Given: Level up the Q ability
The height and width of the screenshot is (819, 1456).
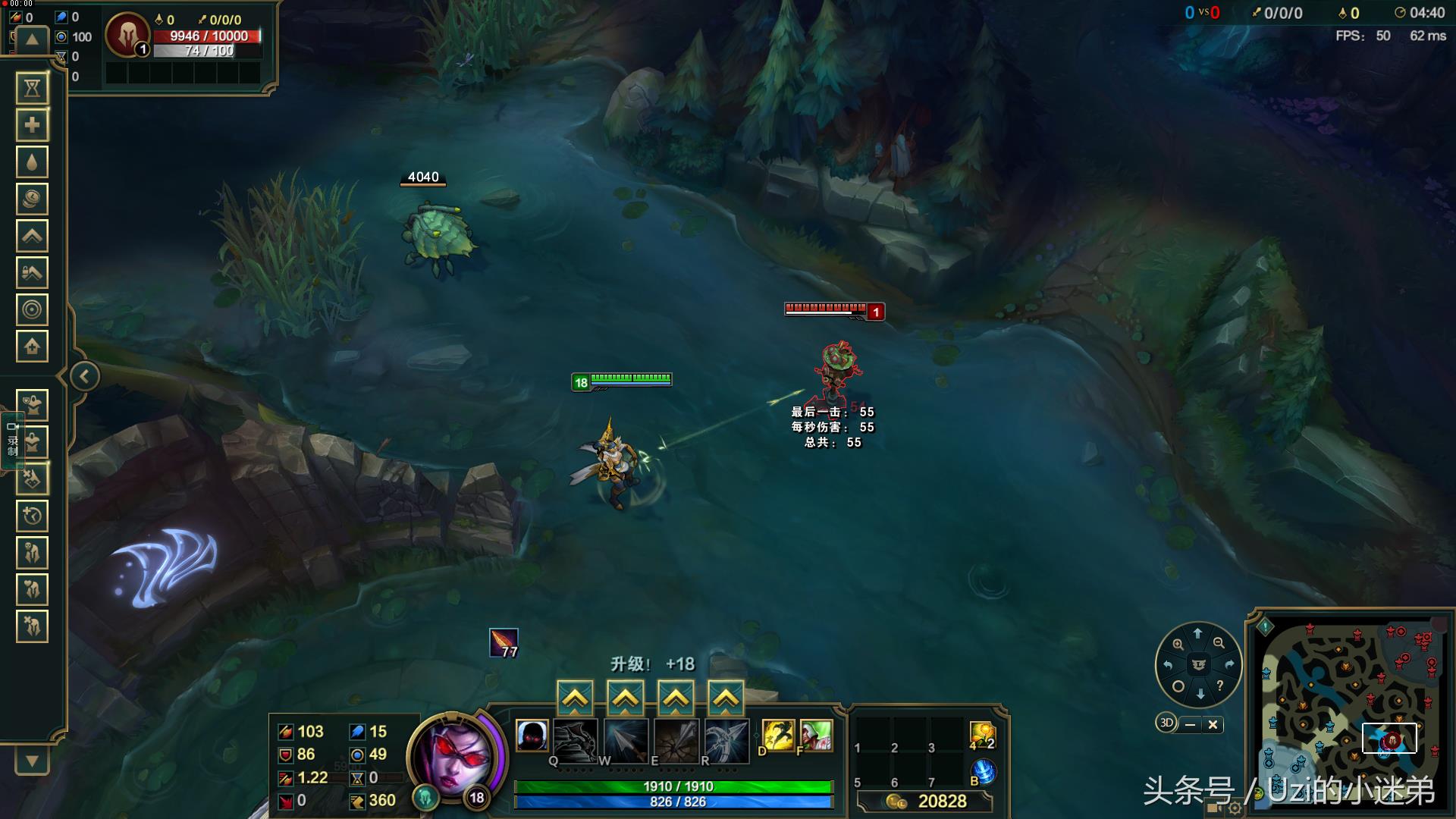Looking at the screenshot, I should pyautogui.click(x=575, y=698).
